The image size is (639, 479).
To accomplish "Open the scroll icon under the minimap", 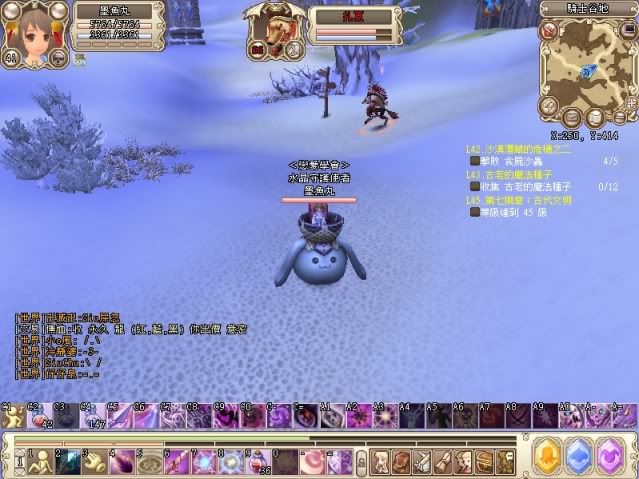I will (x=593, y=117).
